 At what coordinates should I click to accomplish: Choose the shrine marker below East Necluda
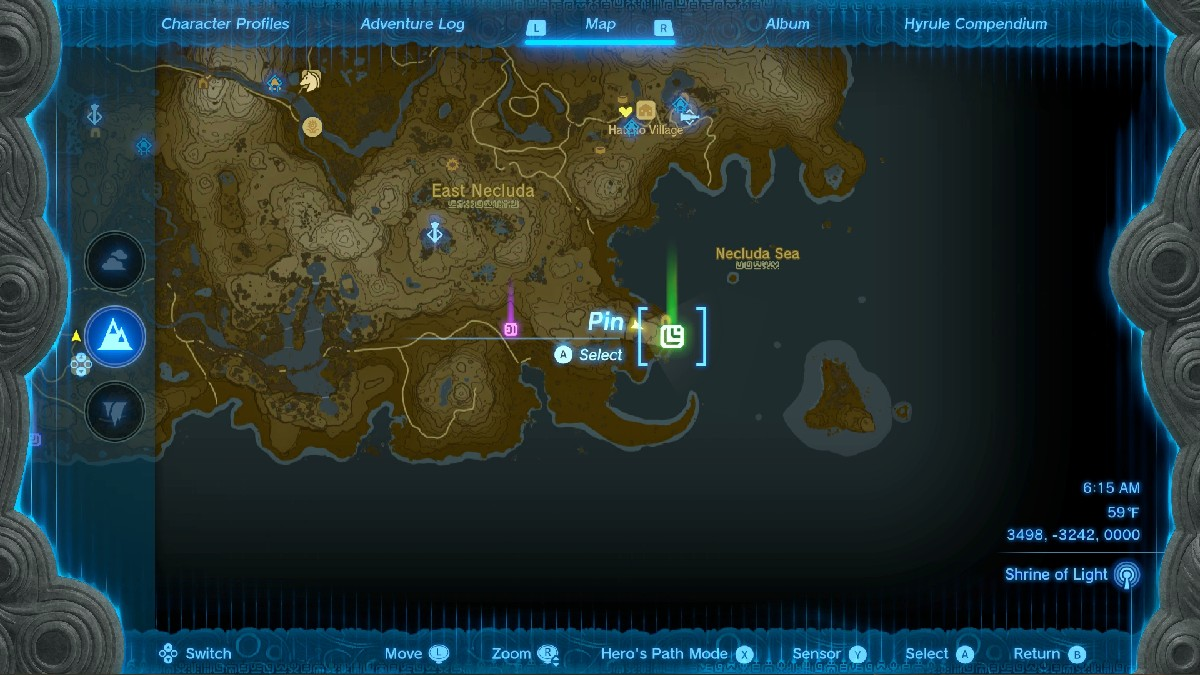tap(435, 233)
